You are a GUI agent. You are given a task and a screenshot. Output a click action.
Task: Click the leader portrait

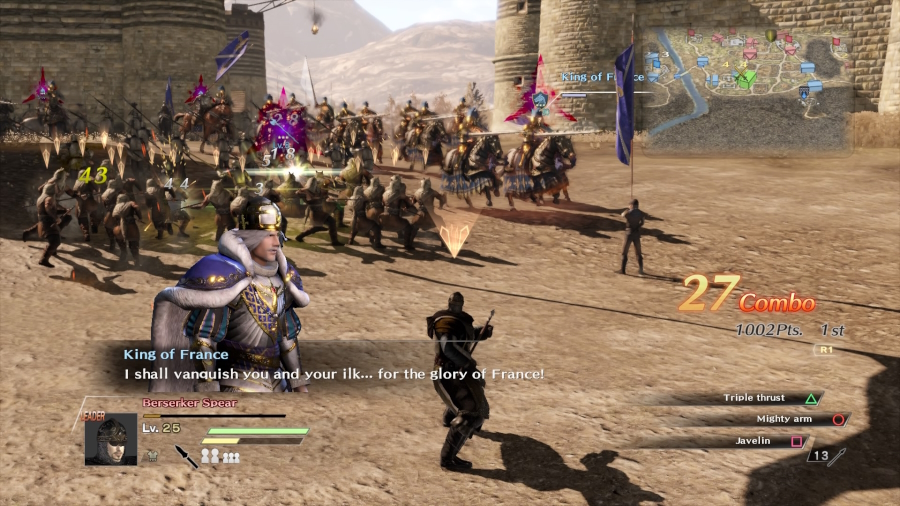(111, 440)
